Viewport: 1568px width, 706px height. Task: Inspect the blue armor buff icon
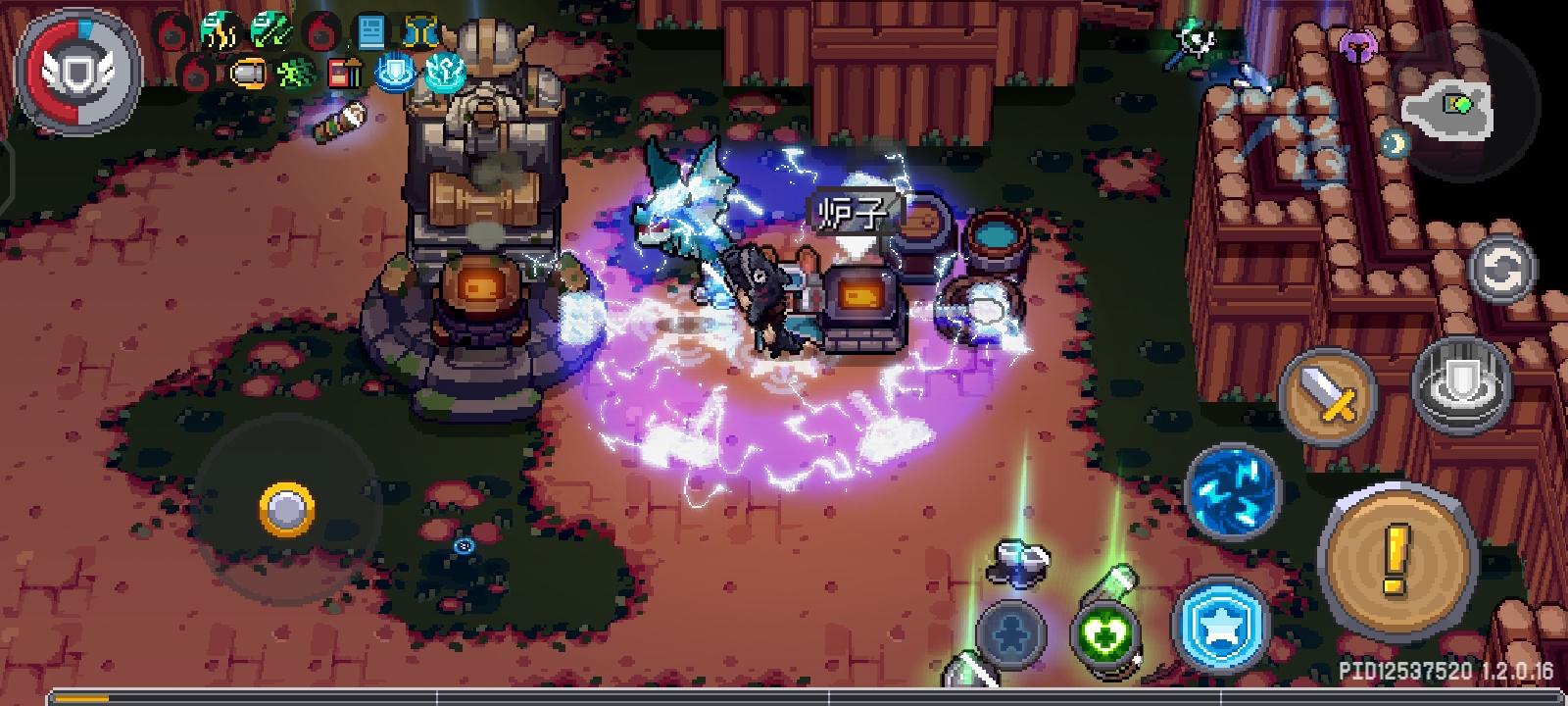pos(421,29)
